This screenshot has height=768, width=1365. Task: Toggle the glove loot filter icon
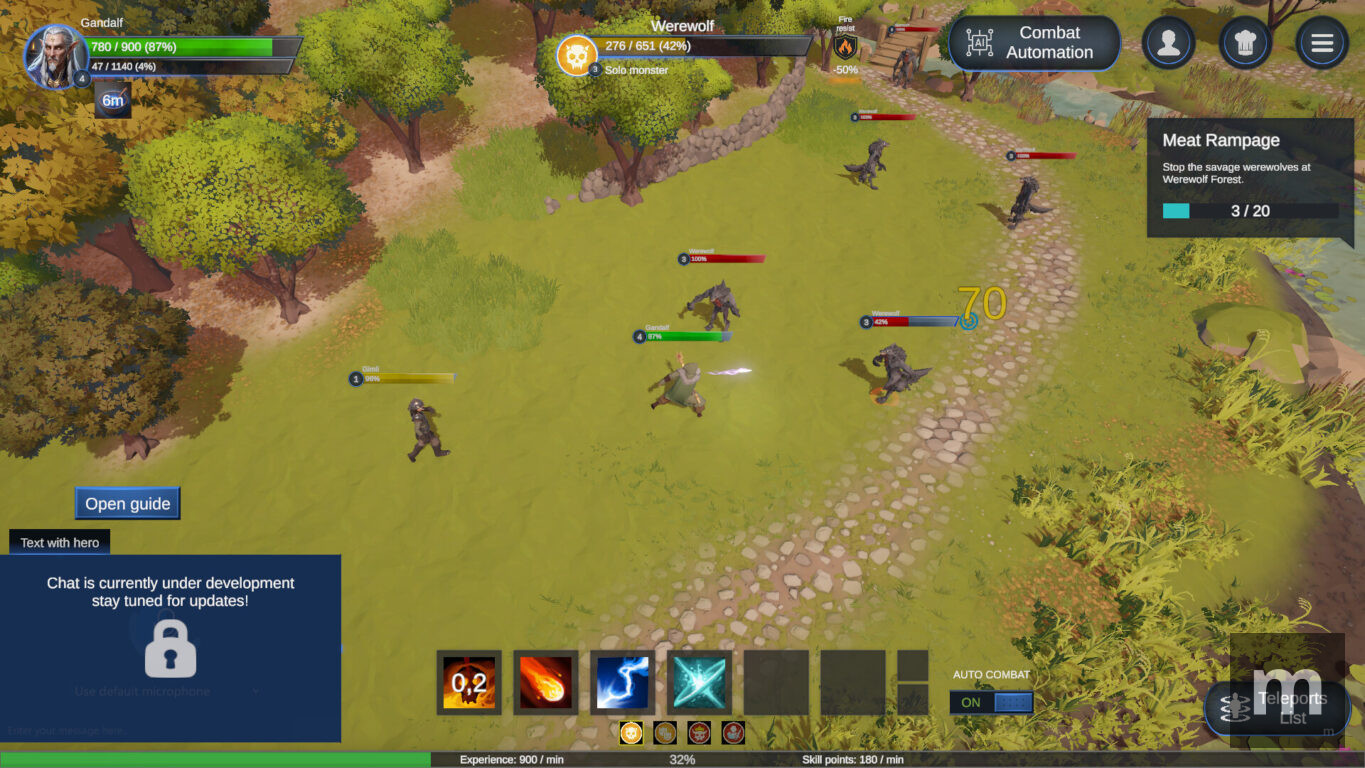click(x=665, y=733)
